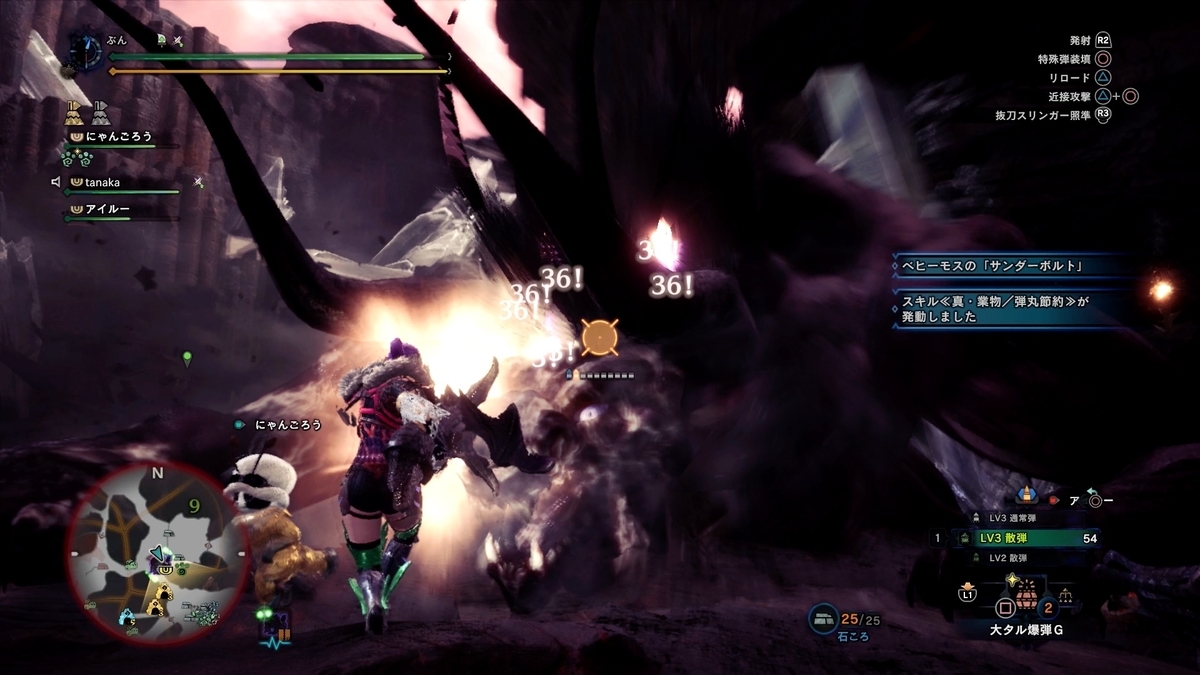
Task: Click the gold fainted-hunter icon
Action: pos(76,113)
